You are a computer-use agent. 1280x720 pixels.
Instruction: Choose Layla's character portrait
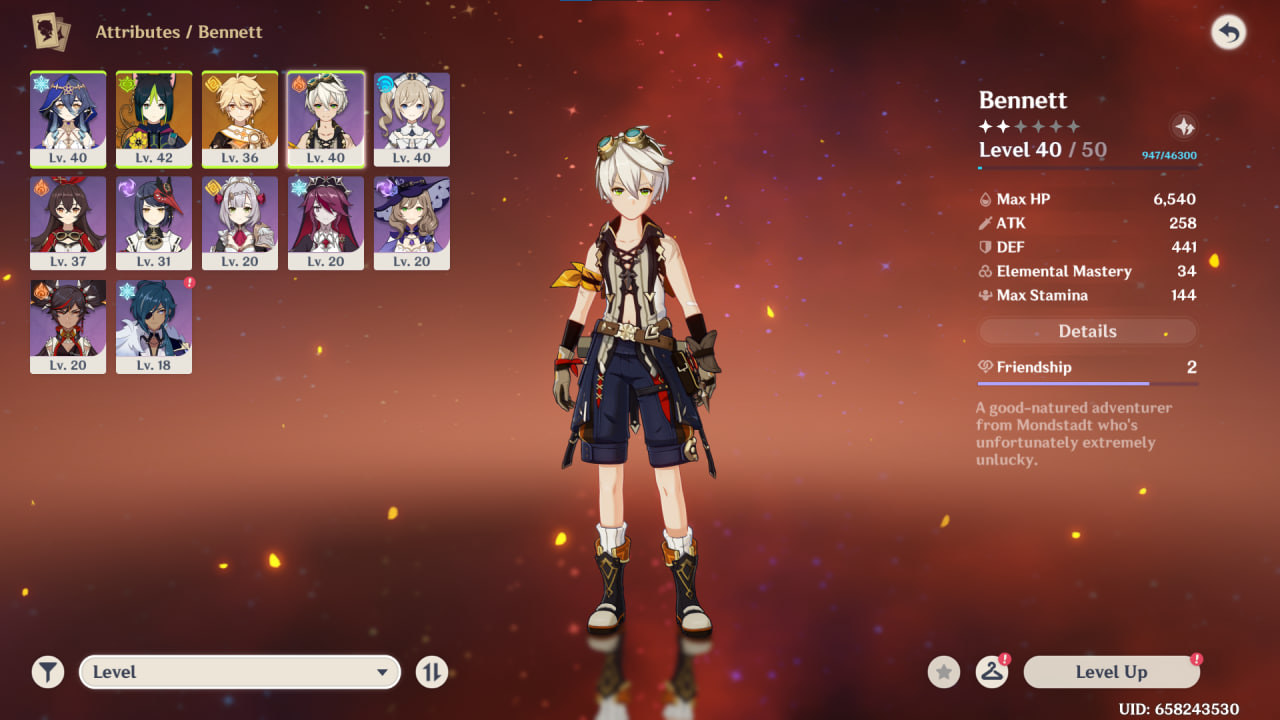(68, 118)
